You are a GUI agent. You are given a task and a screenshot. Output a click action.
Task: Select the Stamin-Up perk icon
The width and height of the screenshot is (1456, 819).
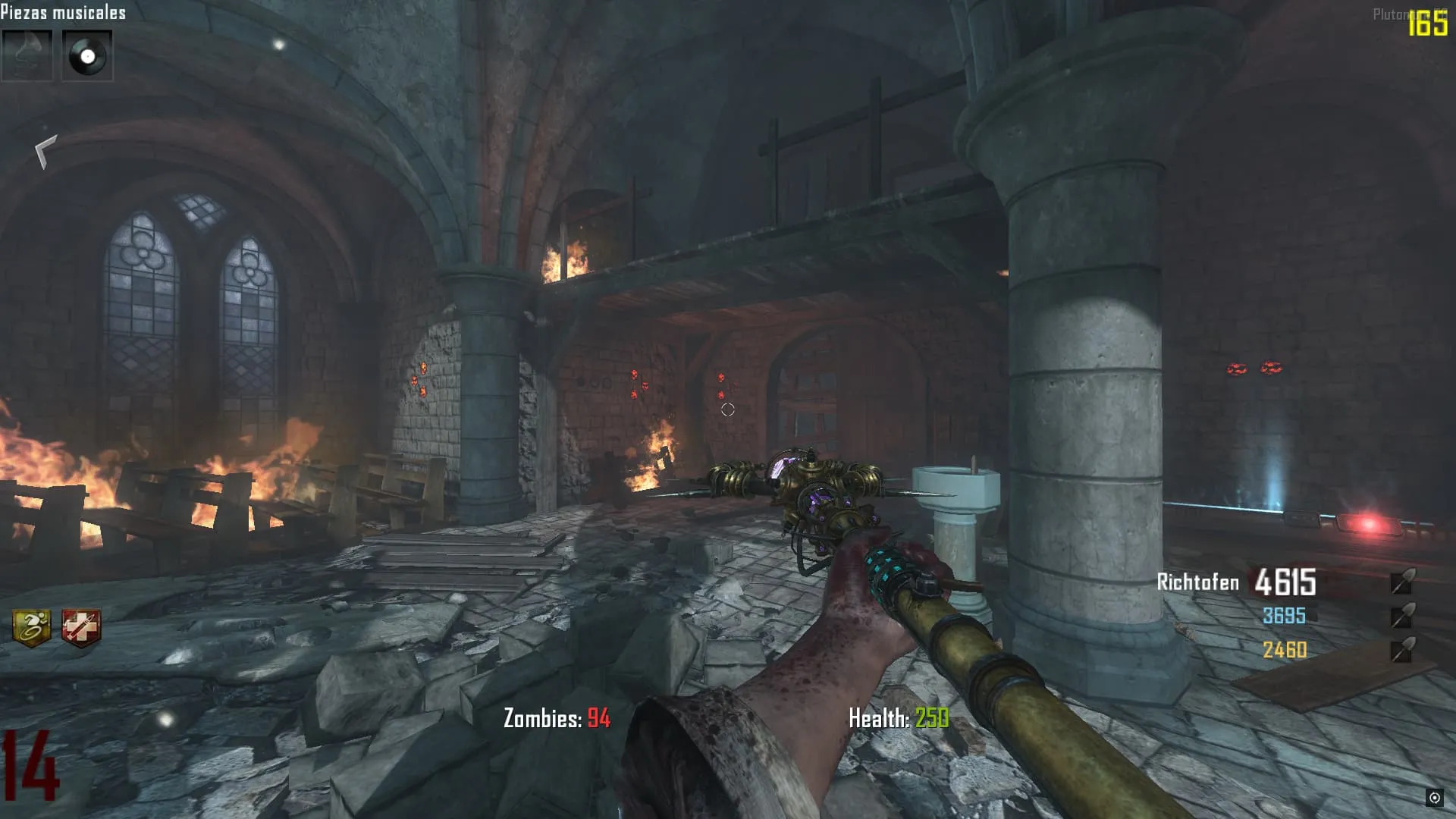(32, 628)
